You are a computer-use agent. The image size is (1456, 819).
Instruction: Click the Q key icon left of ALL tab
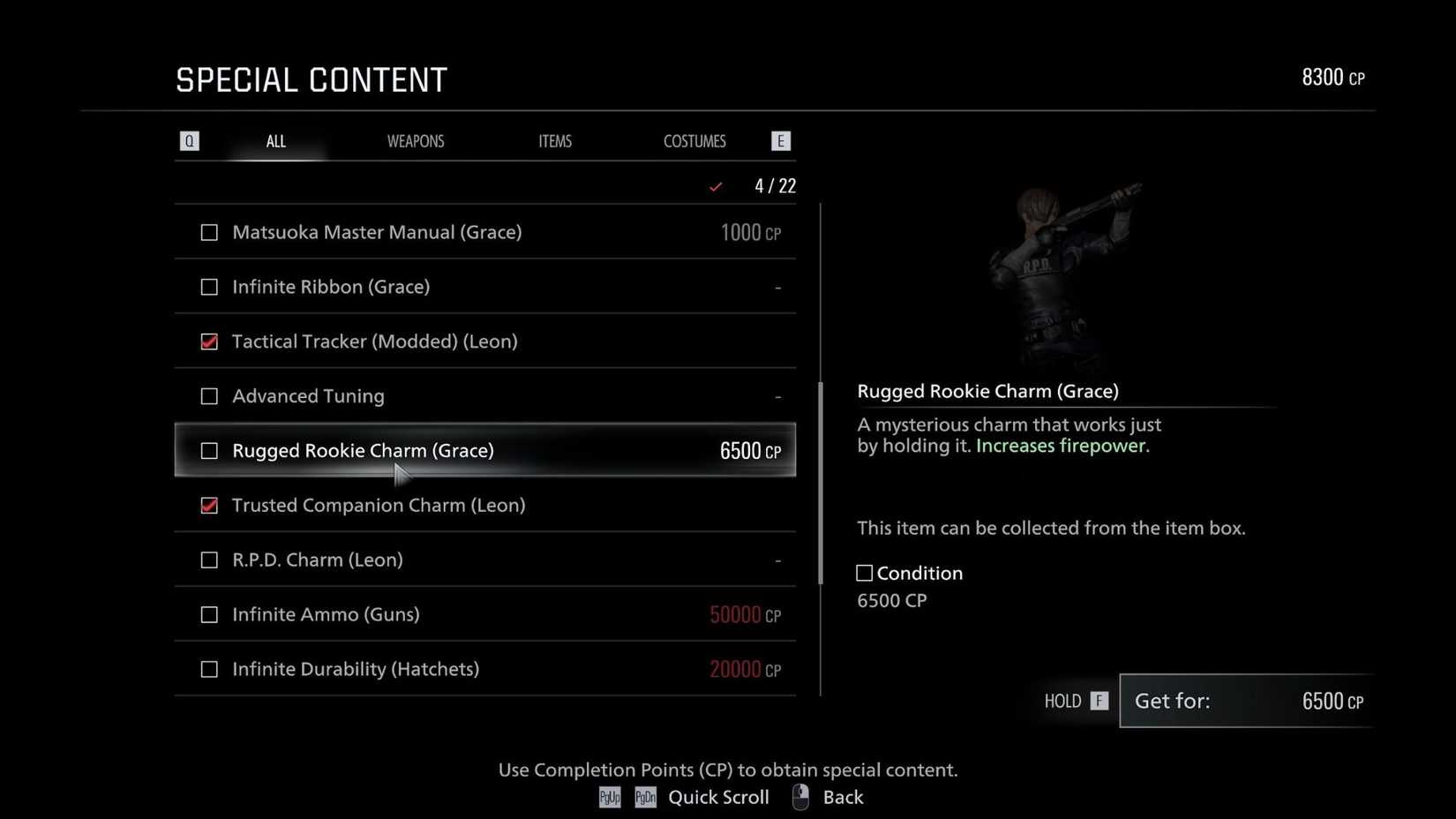pos(189,140)
